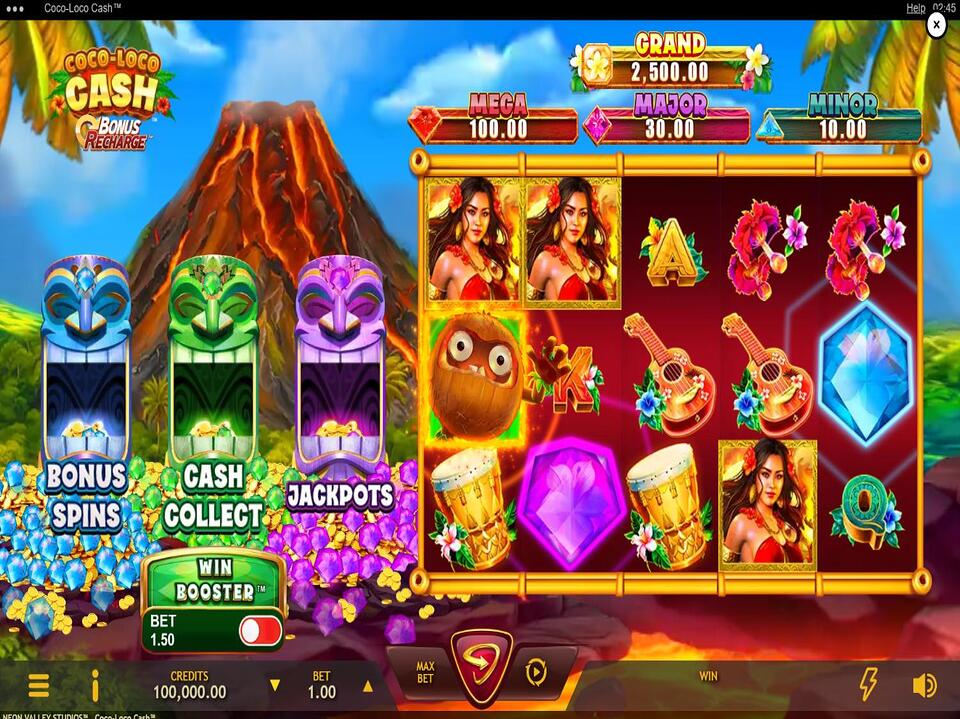
Task: Start autoplay with the circular arrow button
Action: [x=536, y=673]
